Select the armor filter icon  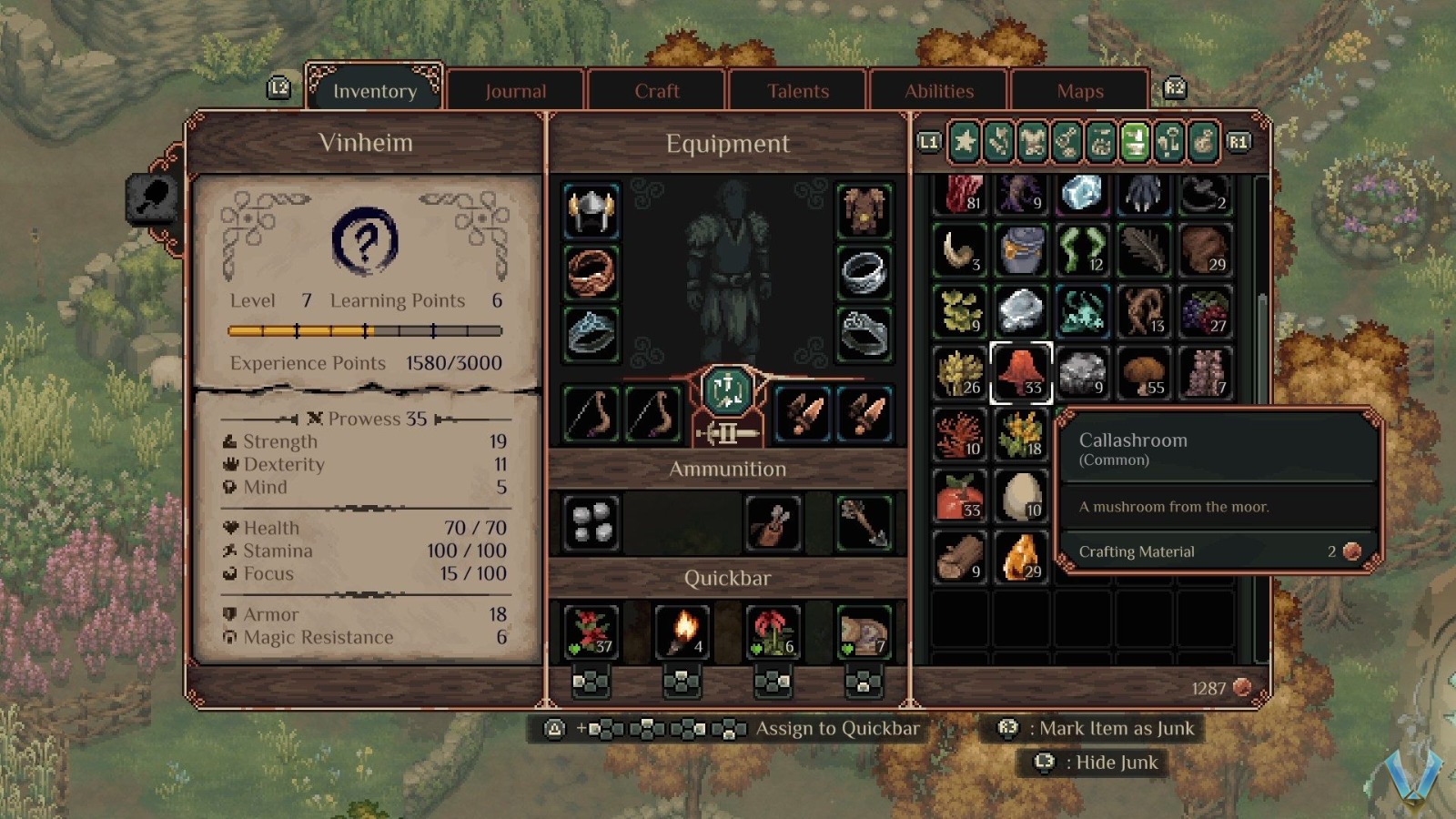(1032, 143)
